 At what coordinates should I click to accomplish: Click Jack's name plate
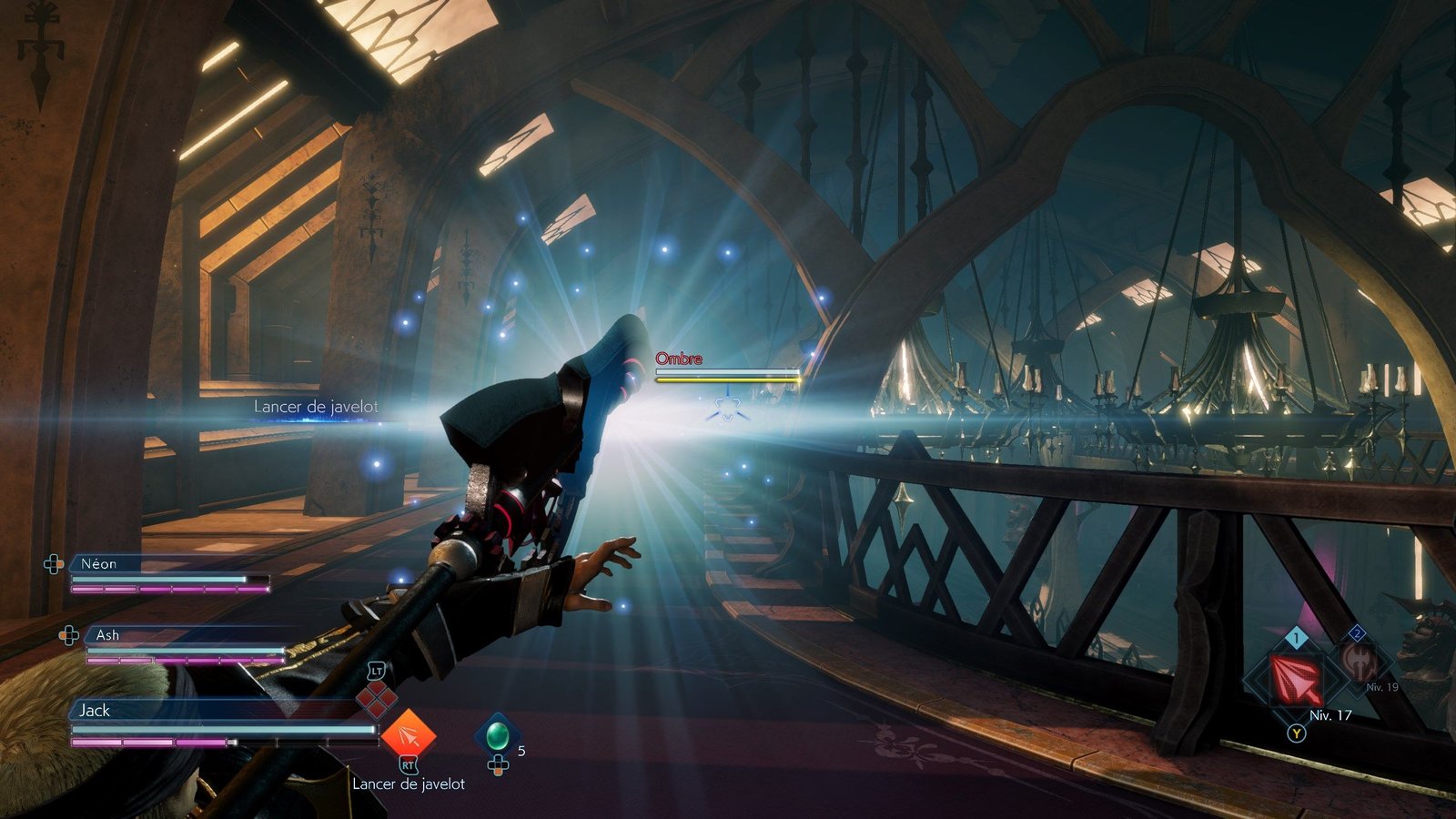tap(95, 710)
